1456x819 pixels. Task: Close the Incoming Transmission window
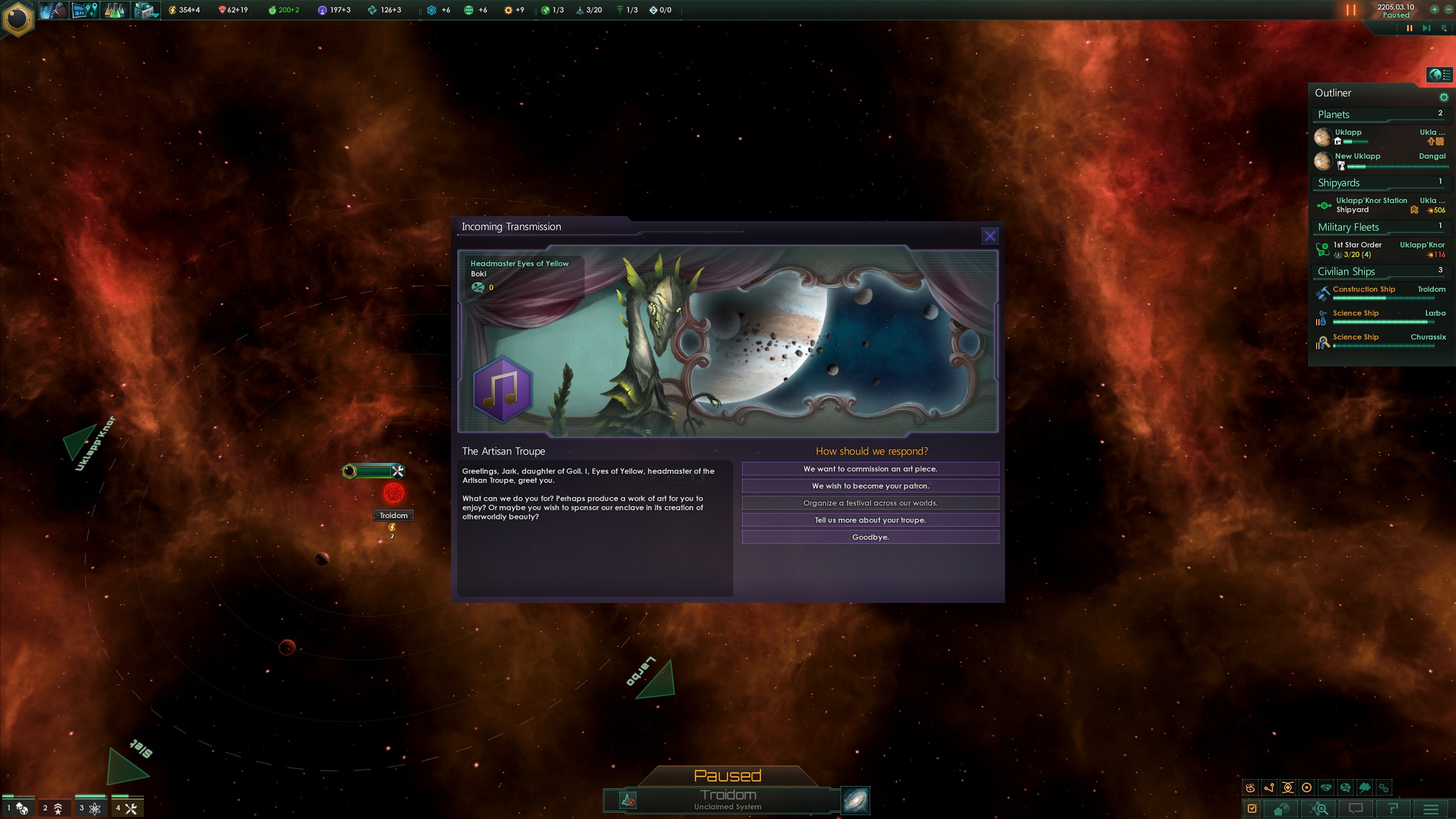990,236
